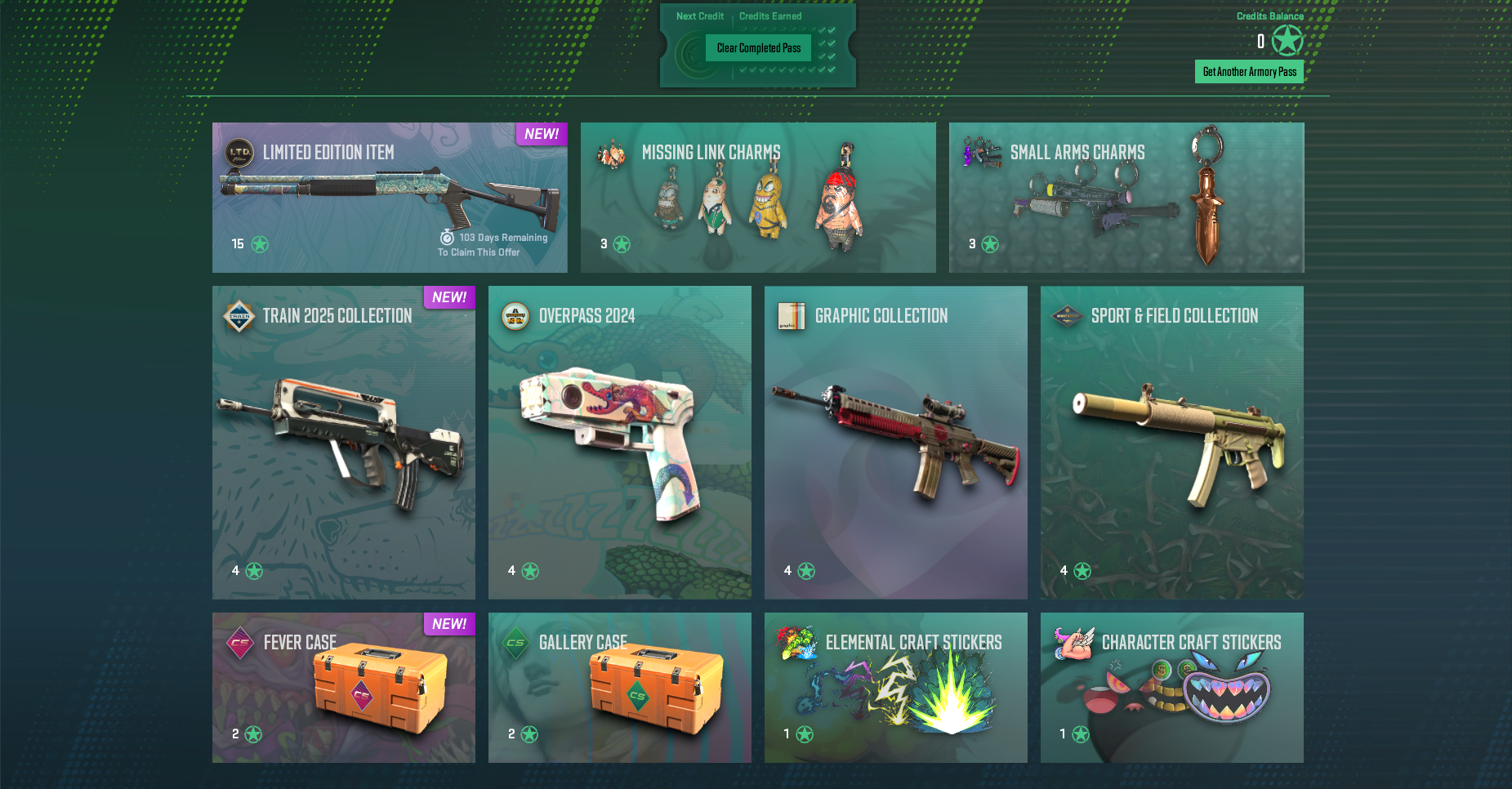Image resolution: width=1512 pixels, height=789 pixels.
Task: Click the Clear Completed Pass button
Action: click(x=758, y=48)
